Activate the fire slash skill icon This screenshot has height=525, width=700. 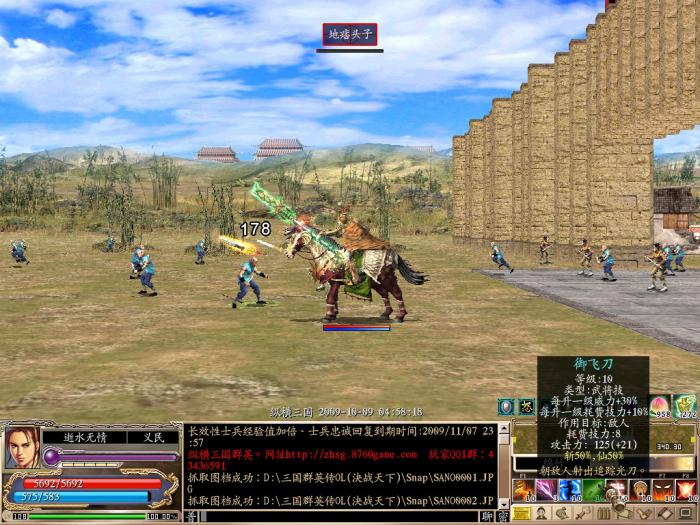525,489
